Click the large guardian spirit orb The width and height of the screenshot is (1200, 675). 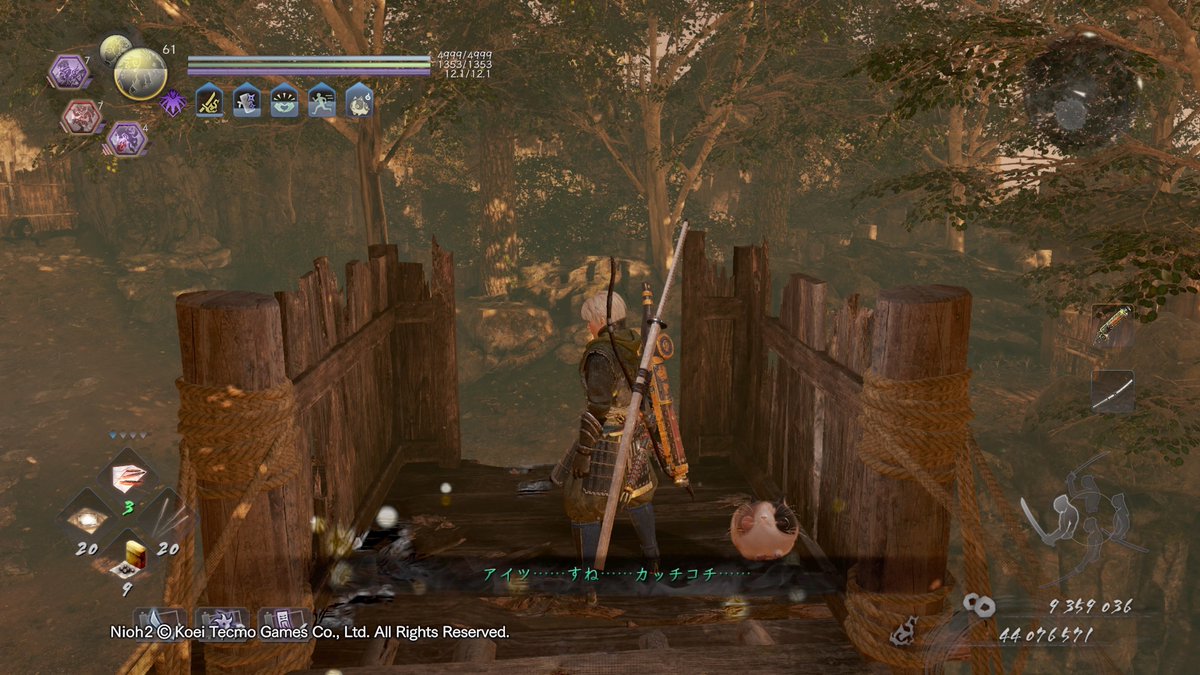(x=140, y=73)
